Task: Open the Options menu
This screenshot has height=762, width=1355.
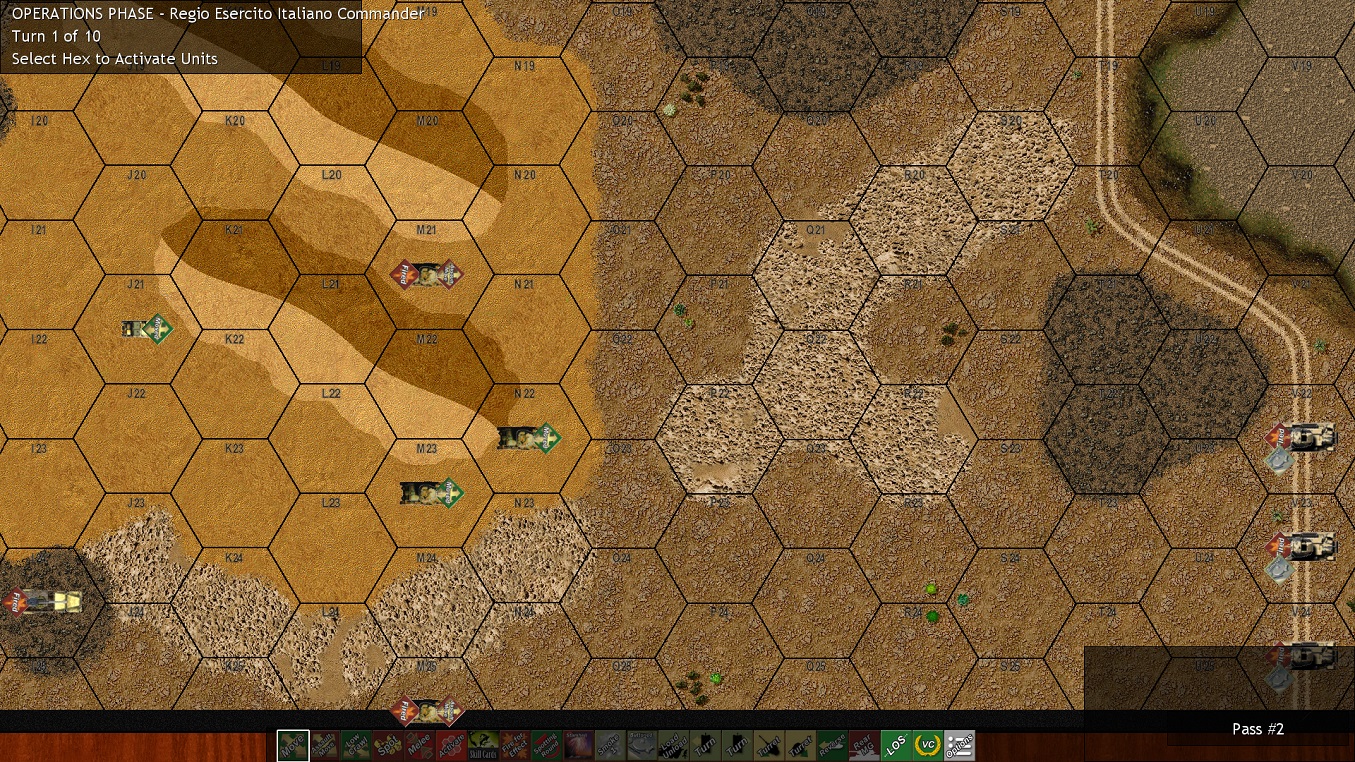Action: tap(961, 745)
